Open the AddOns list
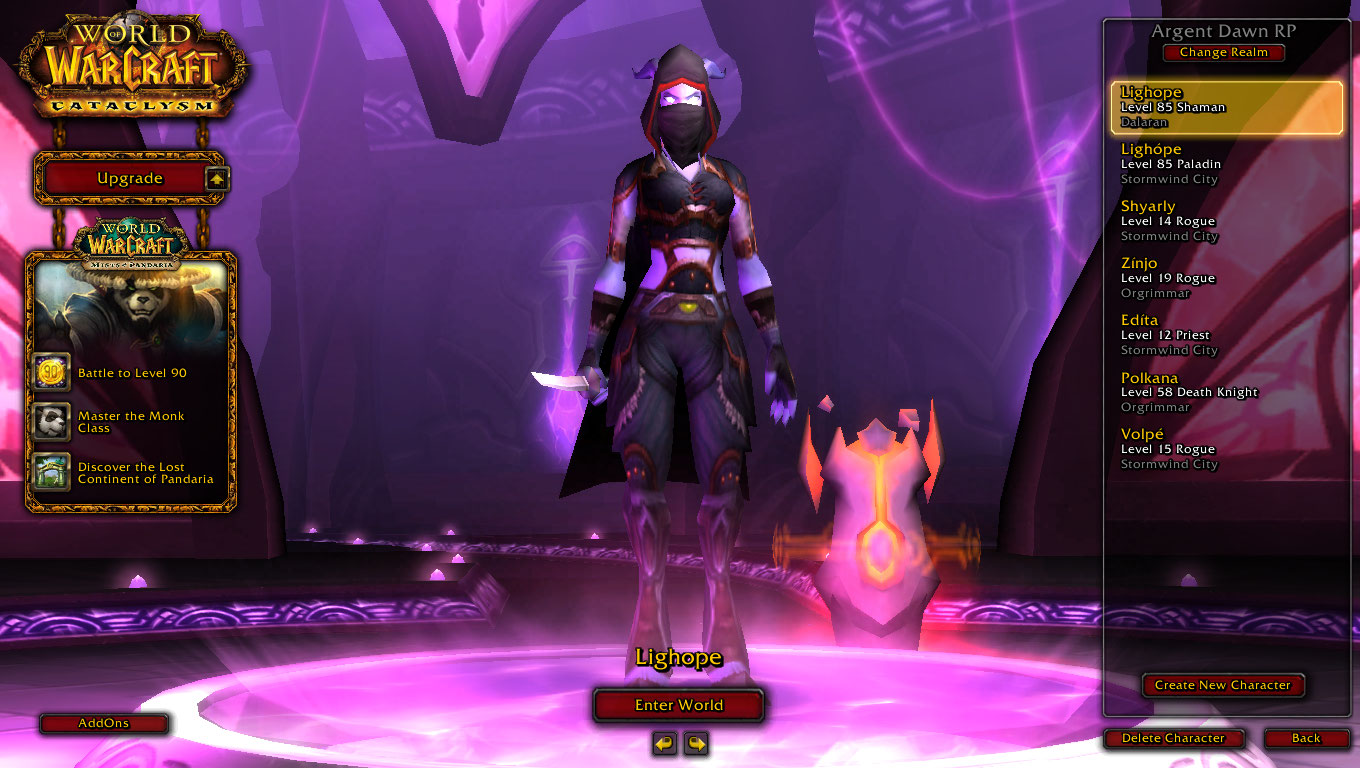Image resolution: width=1360 pixels, height=768 pixels. coord(103,723)
